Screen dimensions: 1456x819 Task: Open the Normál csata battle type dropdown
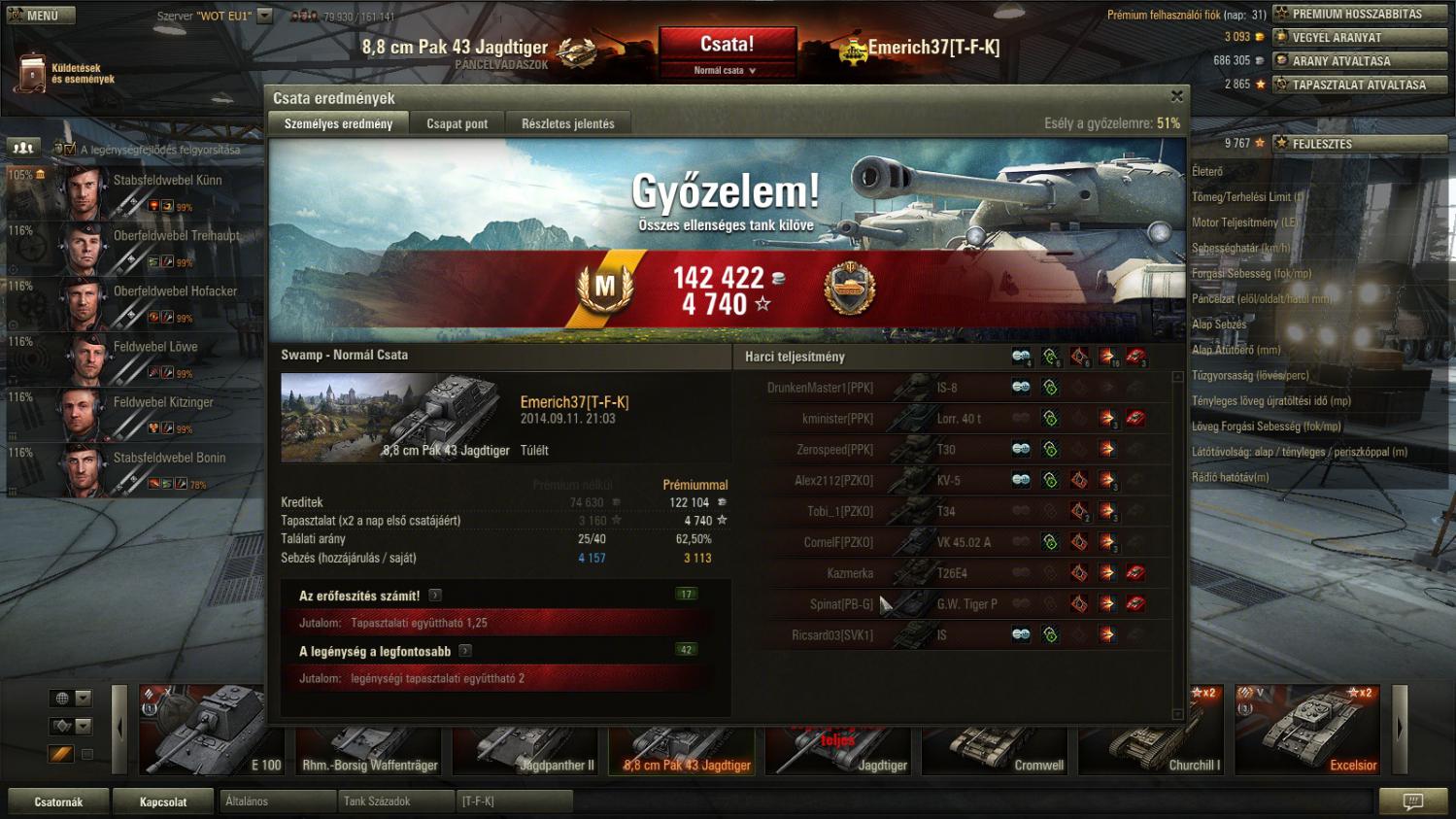click(x=725, y=70)
